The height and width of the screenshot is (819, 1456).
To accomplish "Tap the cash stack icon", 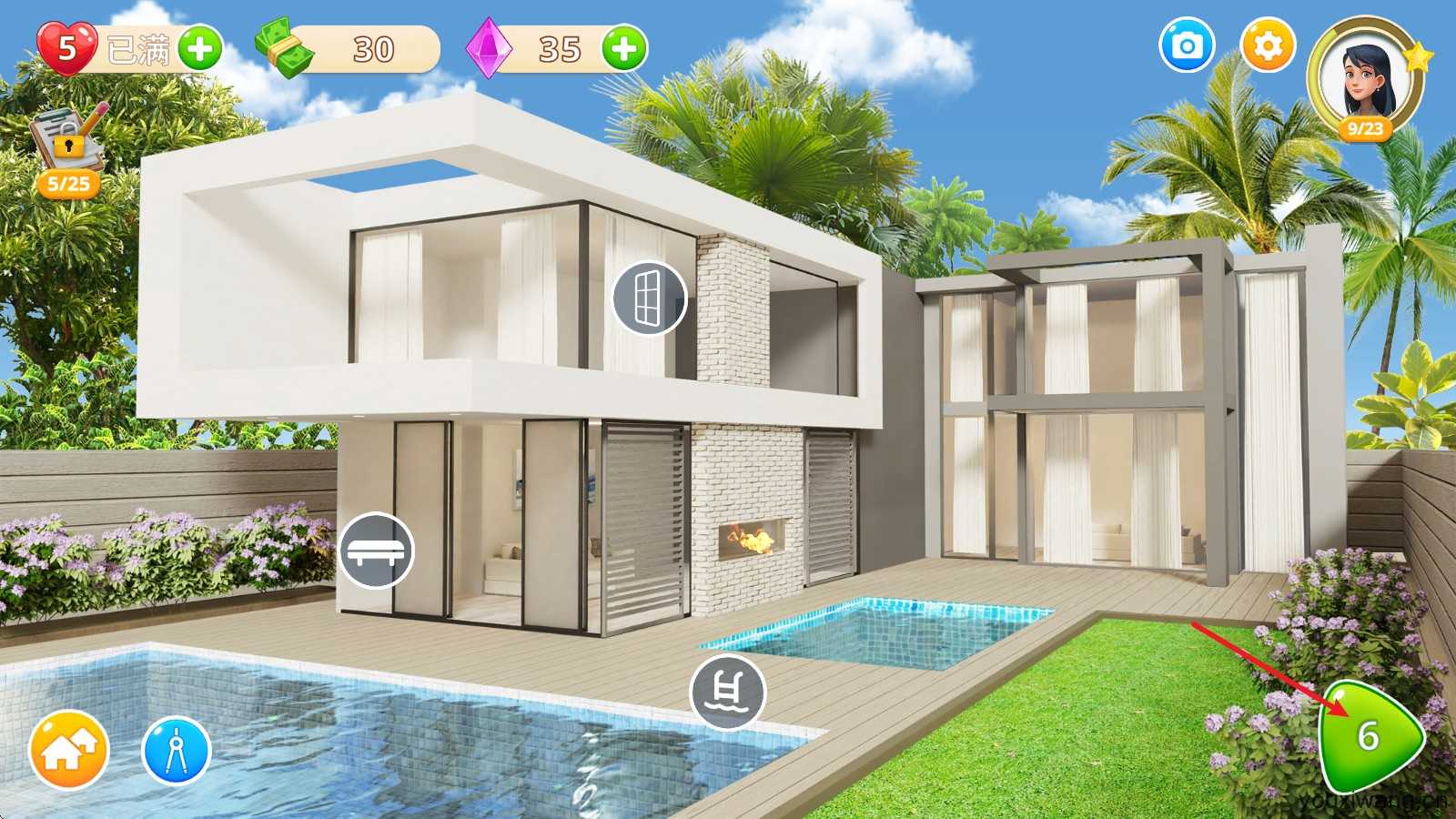I will pyautogui.click(x=285, y=48).
